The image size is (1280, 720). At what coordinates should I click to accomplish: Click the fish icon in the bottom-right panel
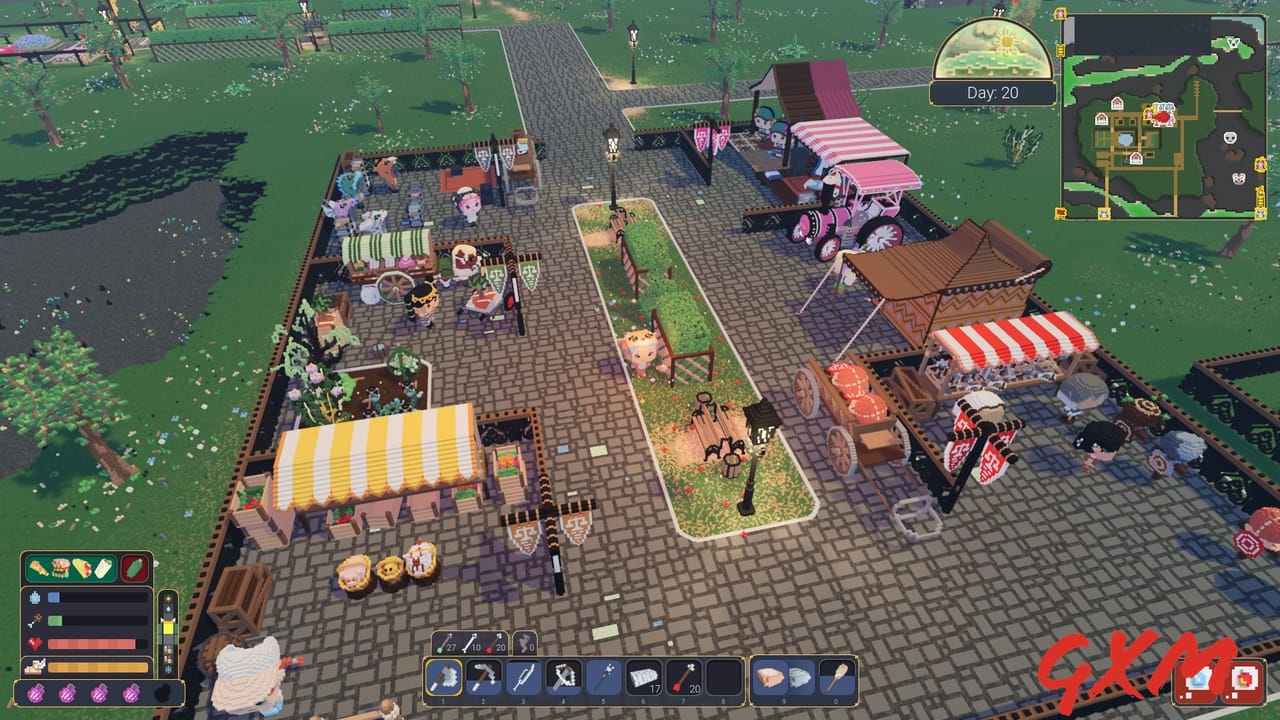[1198, 678]
